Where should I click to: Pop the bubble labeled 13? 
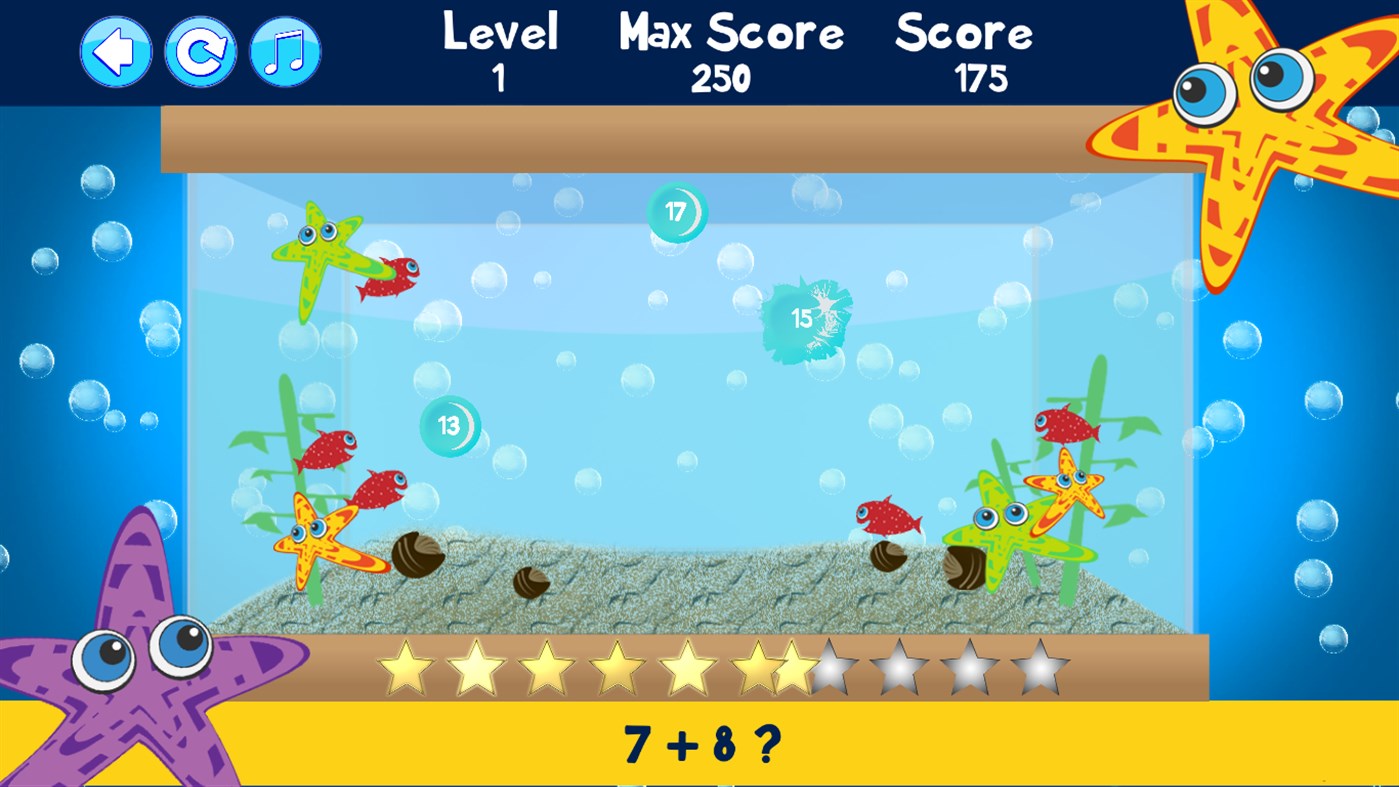point(449,425)
